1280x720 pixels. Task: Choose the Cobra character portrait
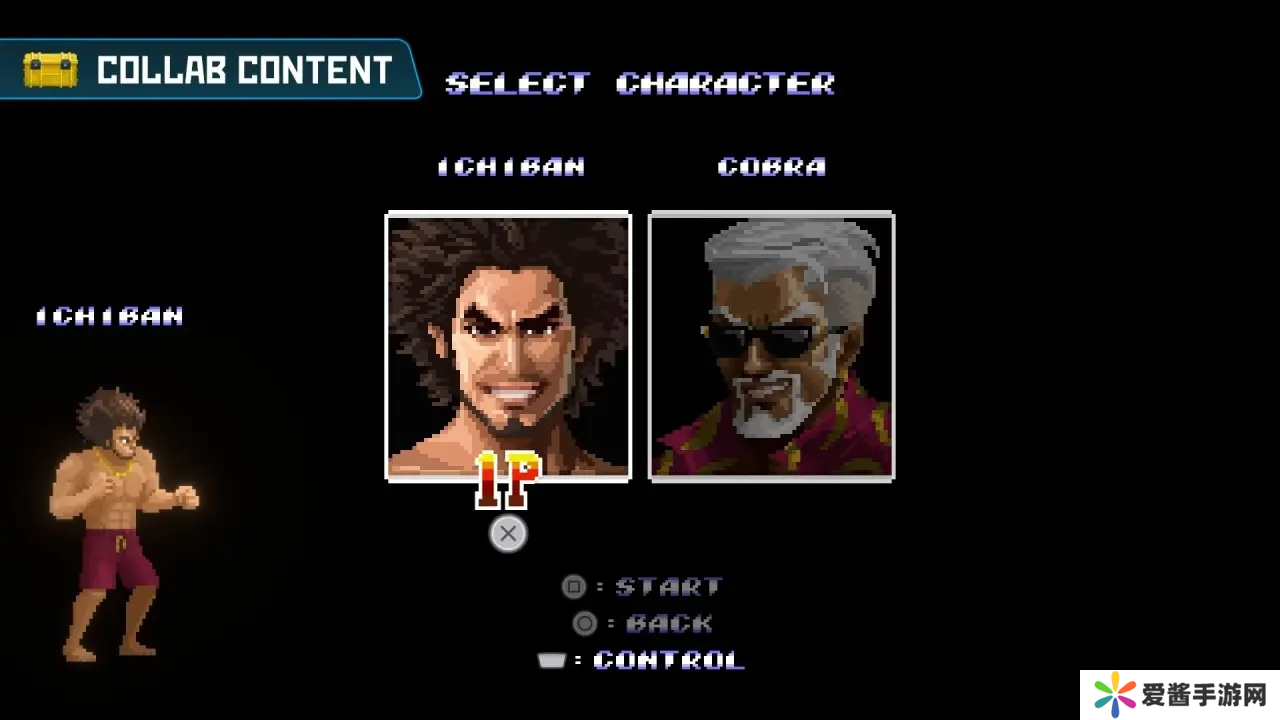771,345
